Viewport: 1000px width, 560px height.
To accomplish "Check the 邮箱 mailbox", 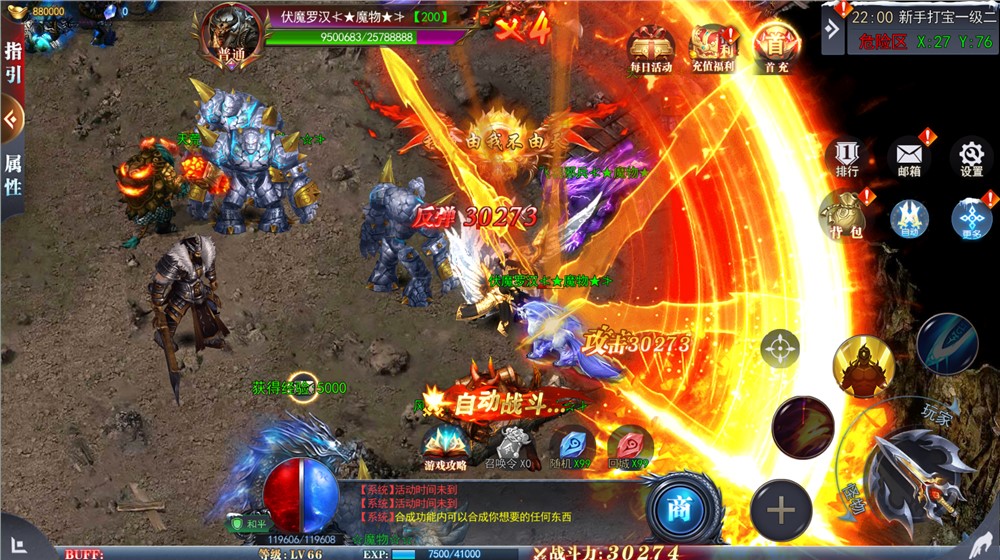I will (x=909, y=160).
